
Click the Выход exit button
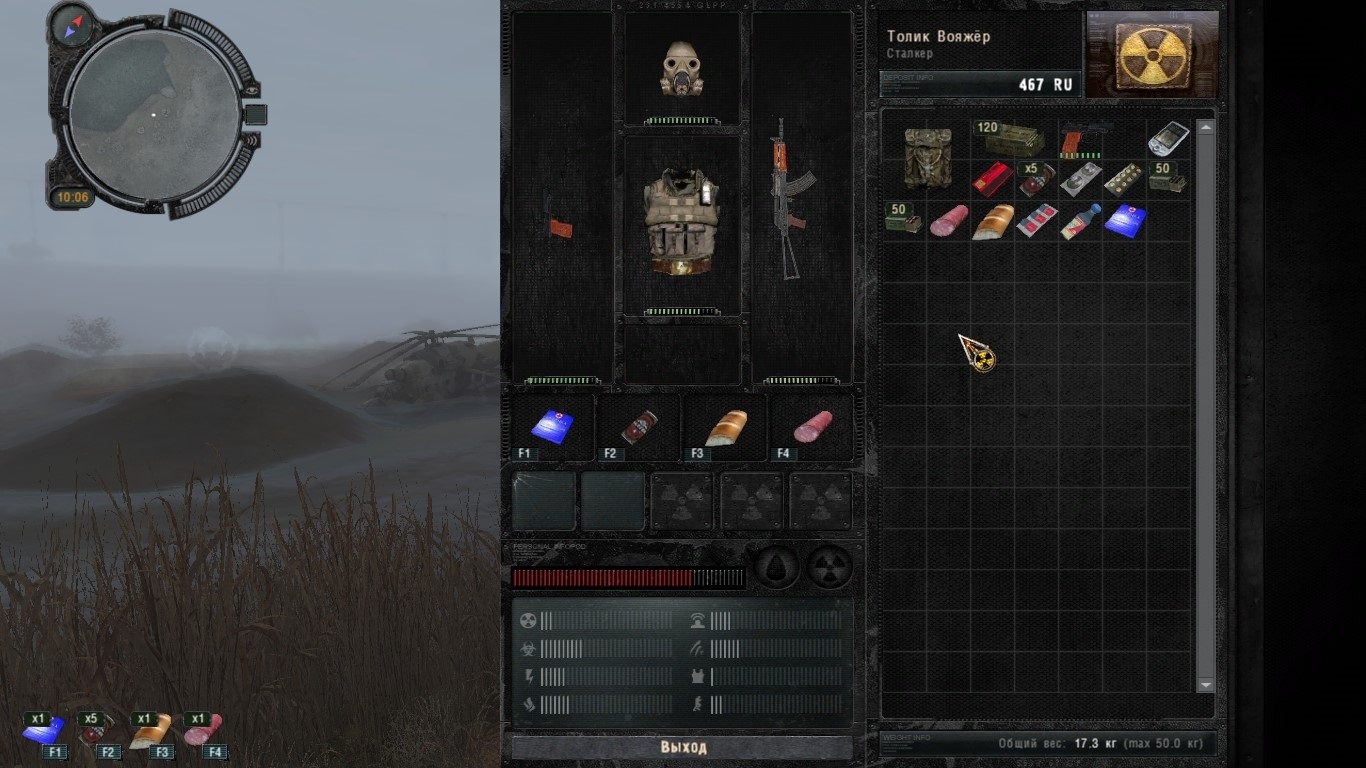click(682, 747)
